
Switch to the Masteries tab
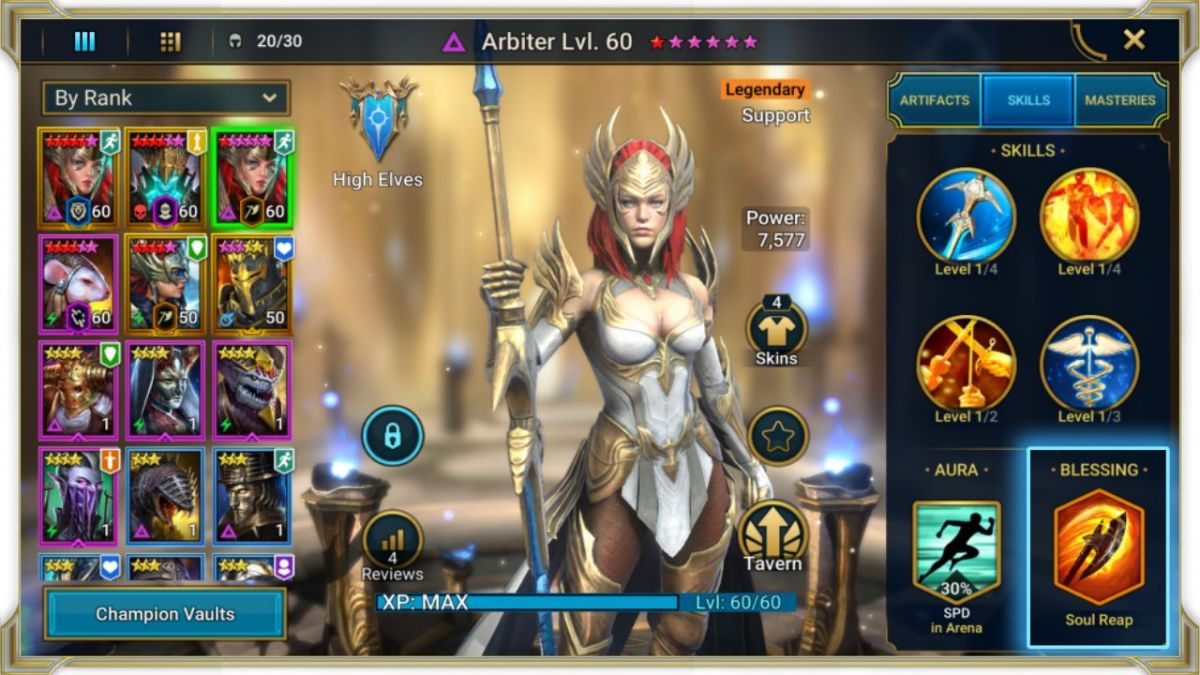(x=1120, y=100)
